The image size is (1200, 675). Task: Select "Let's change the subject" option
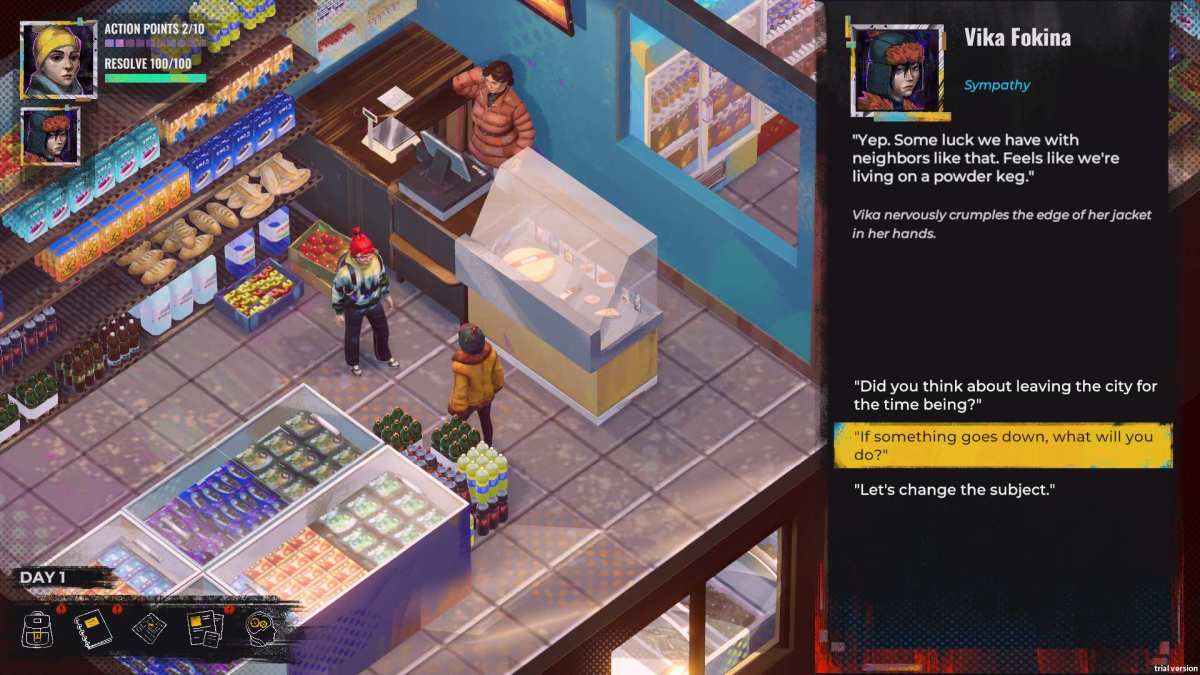[954, 490]
